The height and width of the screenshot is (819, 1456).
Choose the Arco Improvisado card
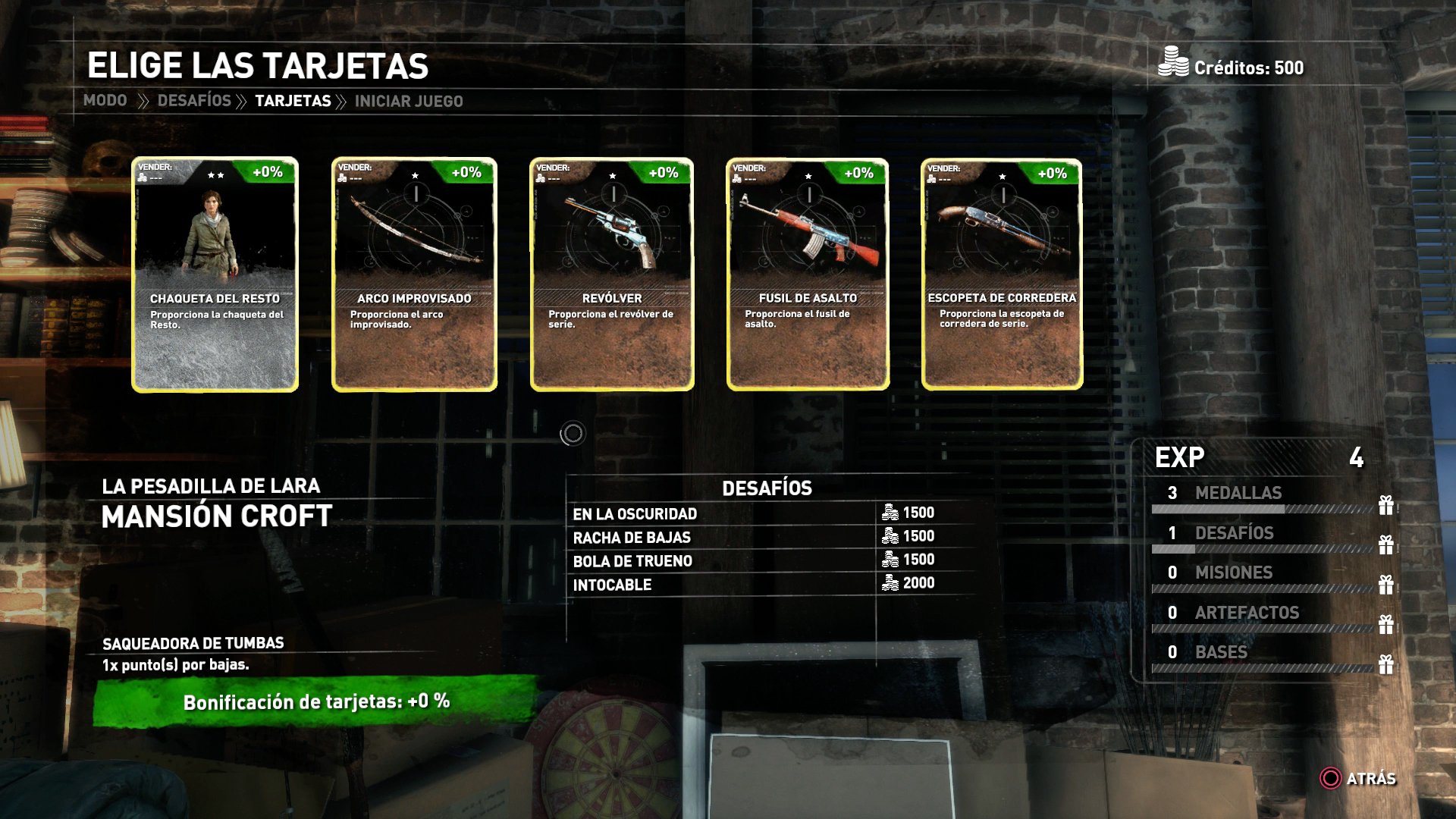click(414, 275)
